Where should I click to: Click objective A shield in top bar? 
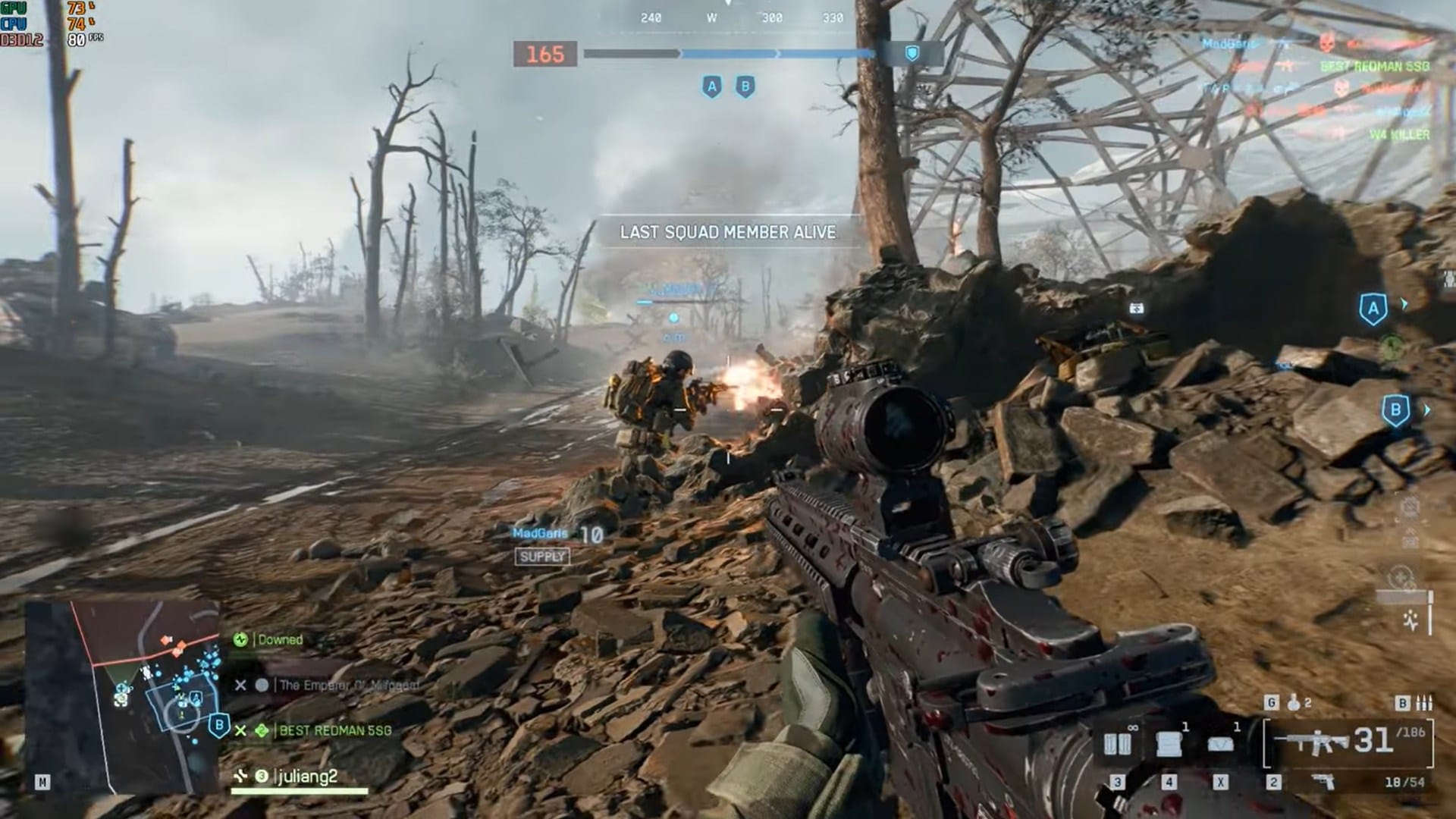tap(711, 87)
